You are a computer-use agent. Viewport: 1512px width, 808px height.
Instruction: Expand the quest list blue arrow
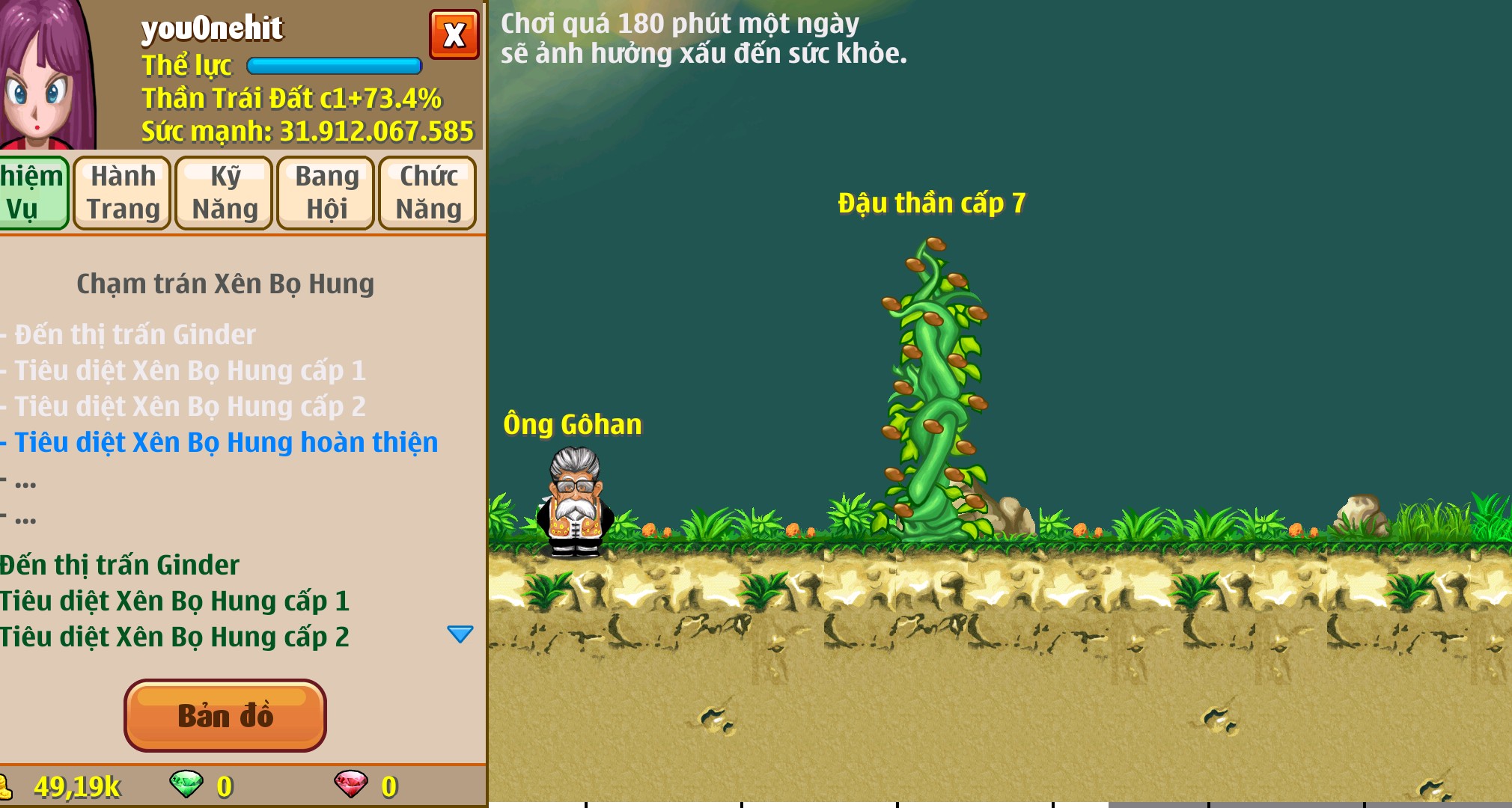coord(461,634)
